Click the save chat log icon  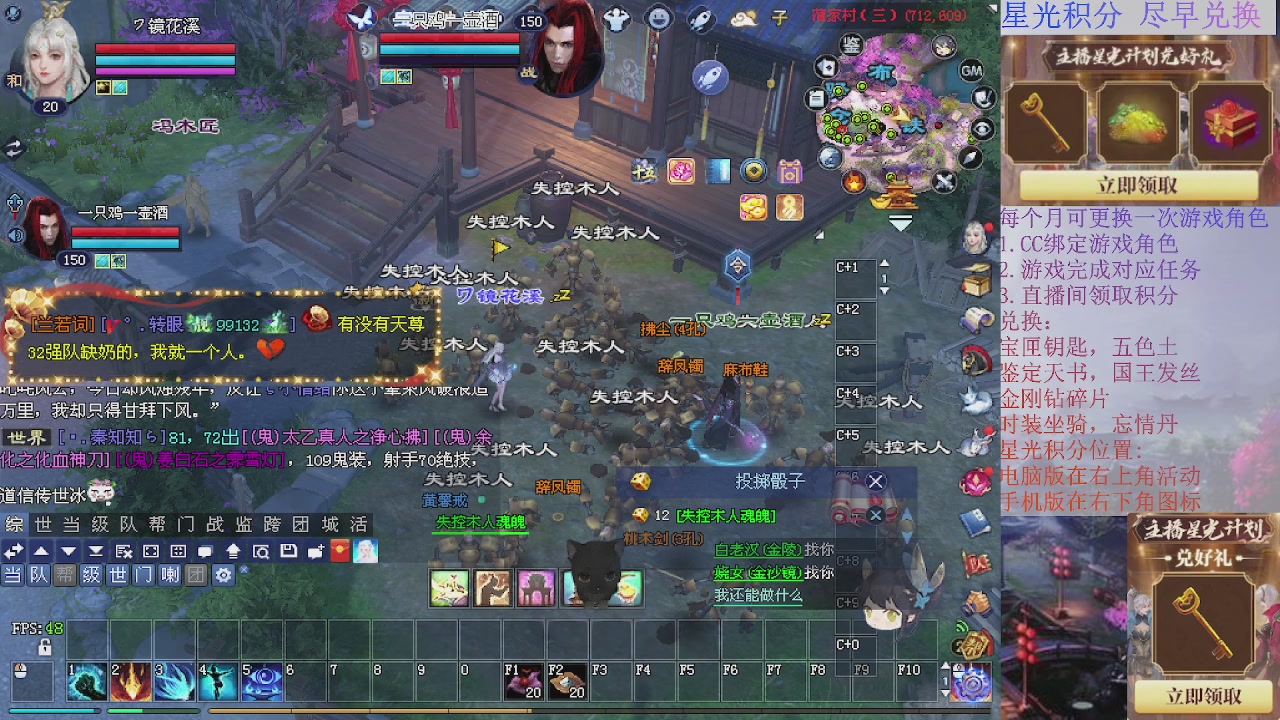coord(288,550)
